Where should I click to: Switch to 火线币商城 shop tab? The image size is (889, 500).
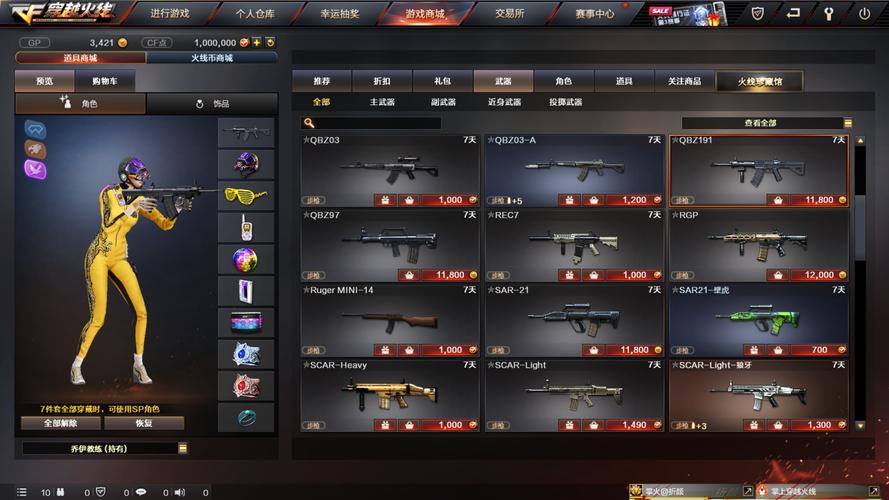tap(211, 58)
